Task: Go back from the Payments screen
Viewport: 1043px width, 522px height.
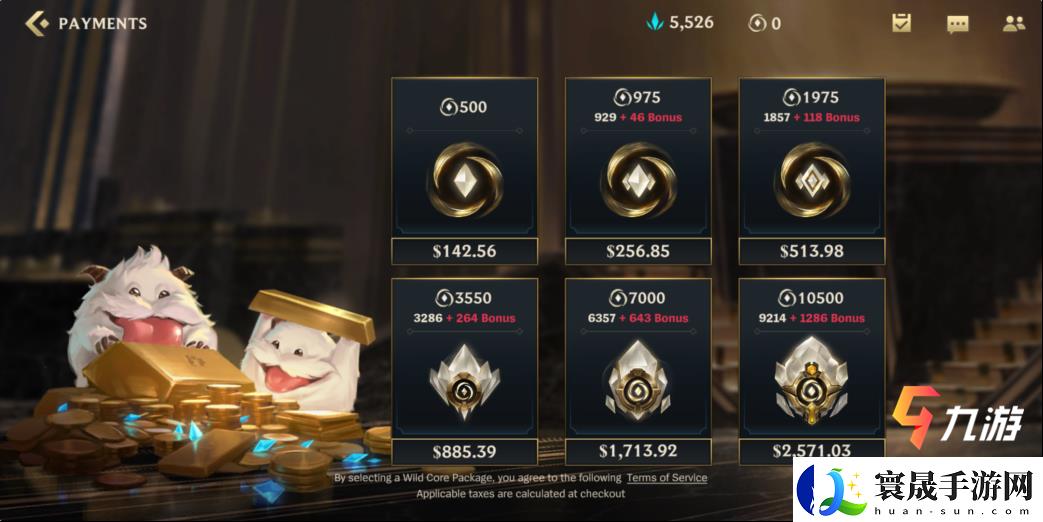Action: (36, 23)
